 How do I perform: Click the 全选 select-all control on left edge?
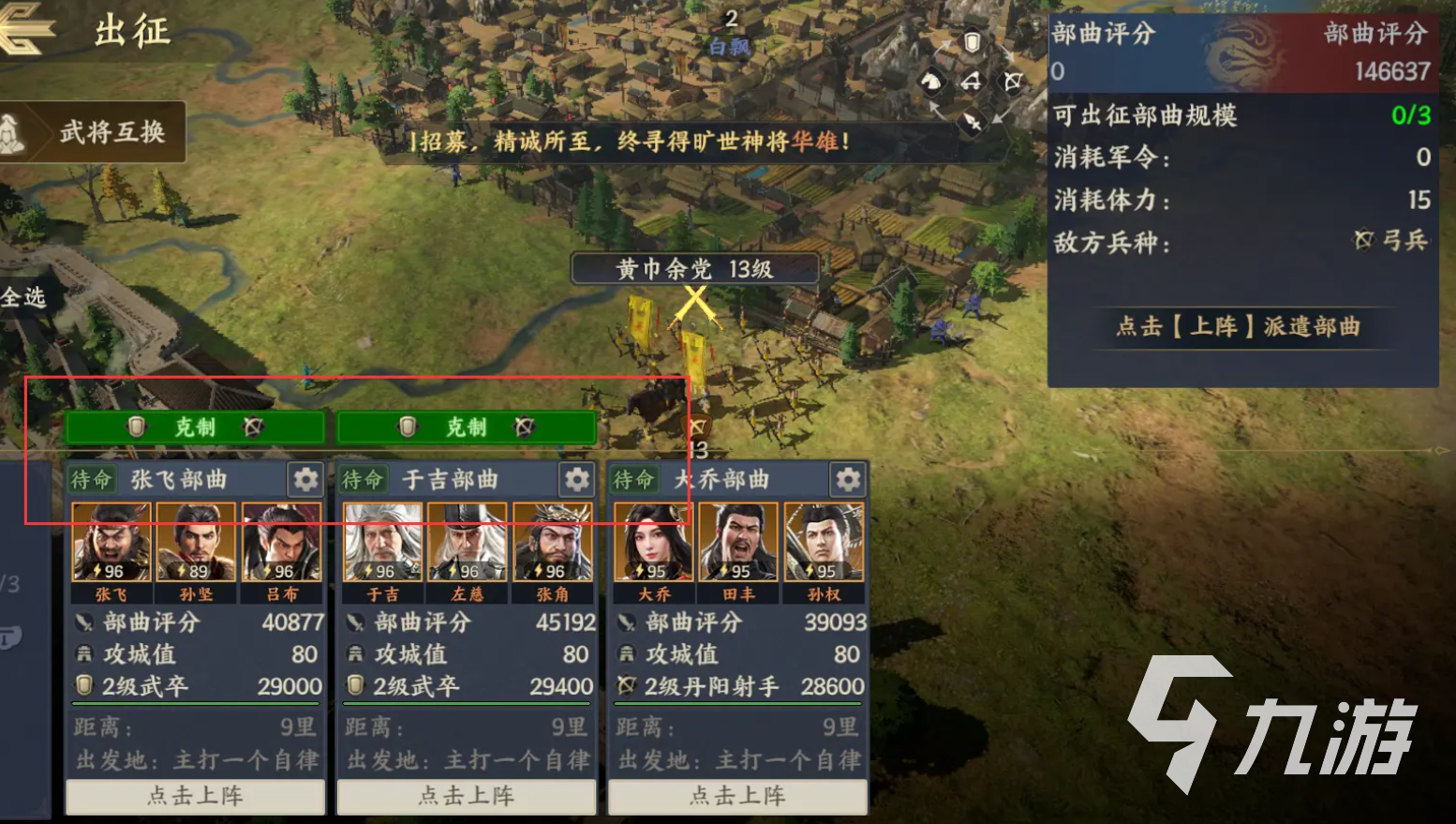[21, 296]
